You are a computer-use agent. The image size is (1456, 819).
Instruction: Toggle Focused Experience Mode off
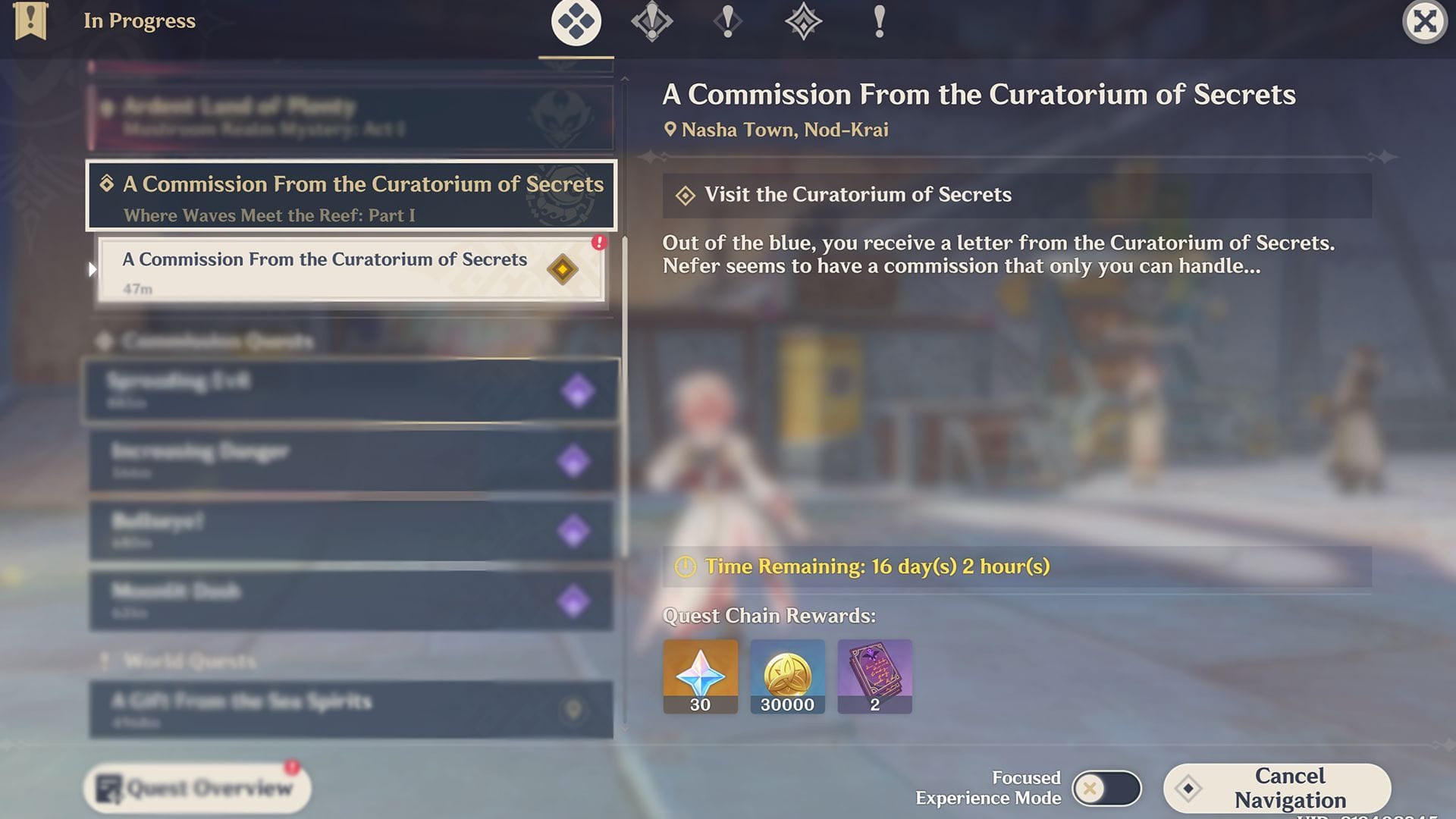pos(1109,787)
